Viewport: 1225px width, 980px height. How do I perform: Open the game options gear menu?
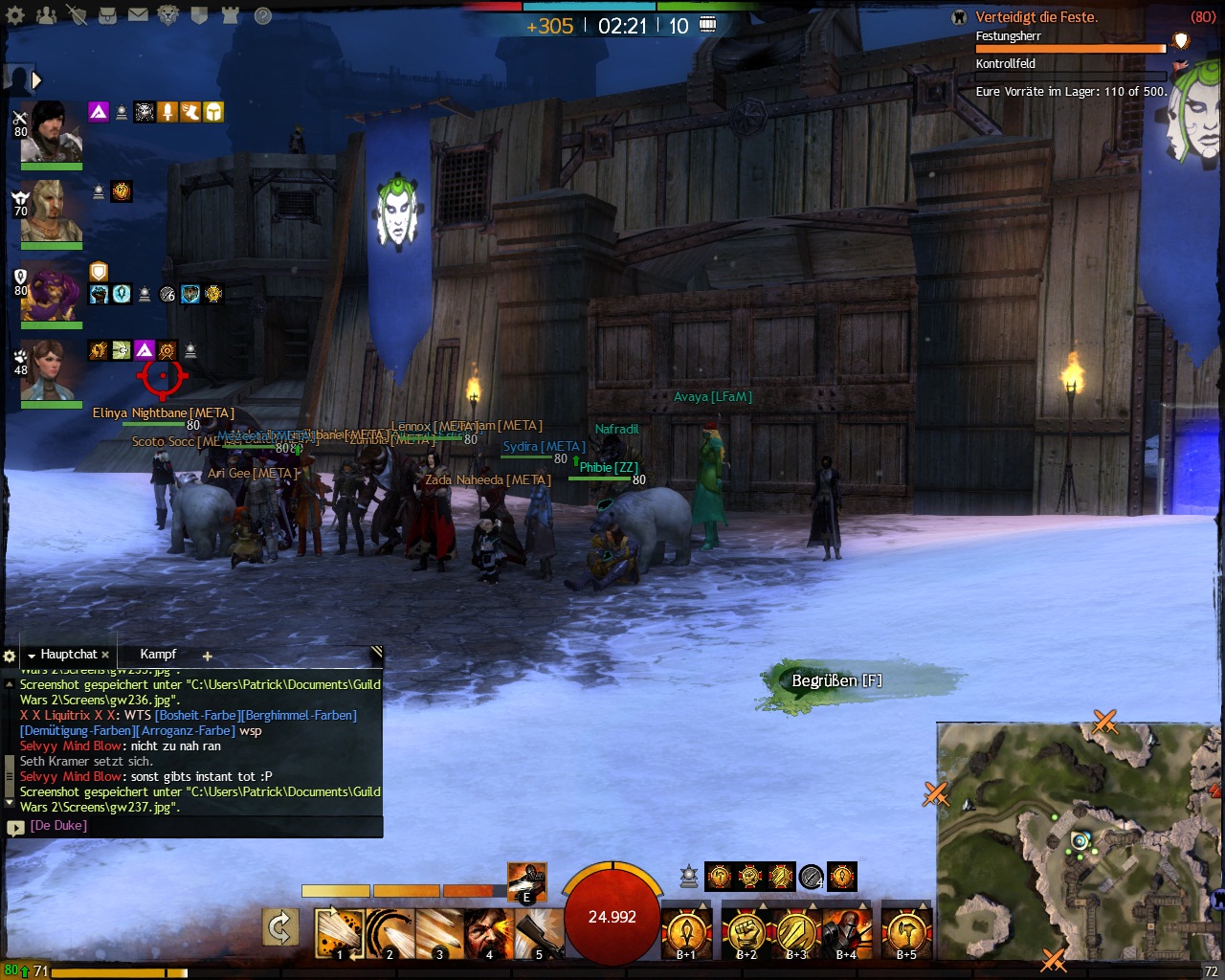(x=15, y=15)
